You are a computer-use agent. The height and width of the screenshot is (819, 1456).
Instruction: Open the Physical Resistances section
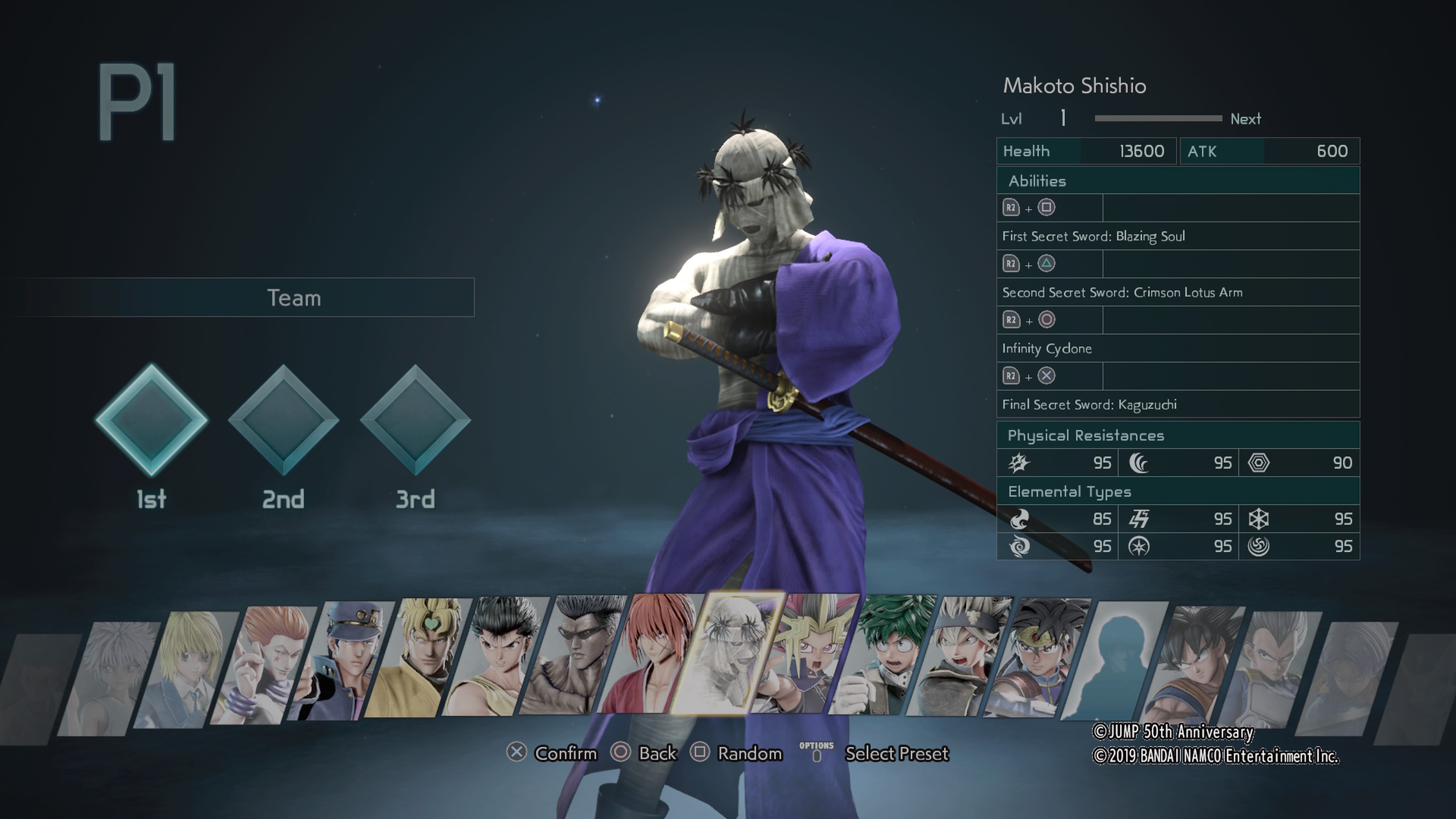point(1178,435)
